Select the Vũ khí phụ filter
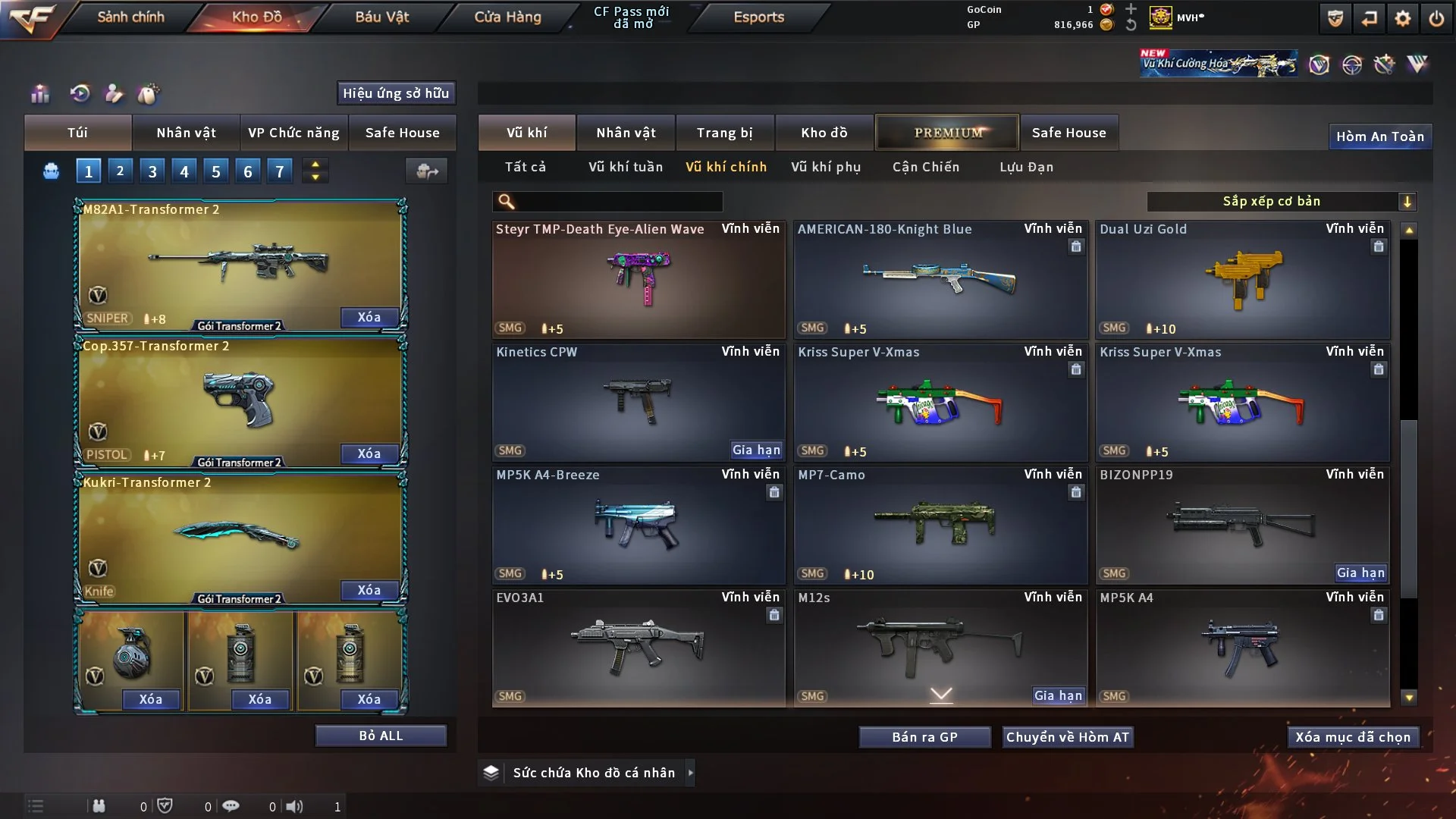 point(825,167)
